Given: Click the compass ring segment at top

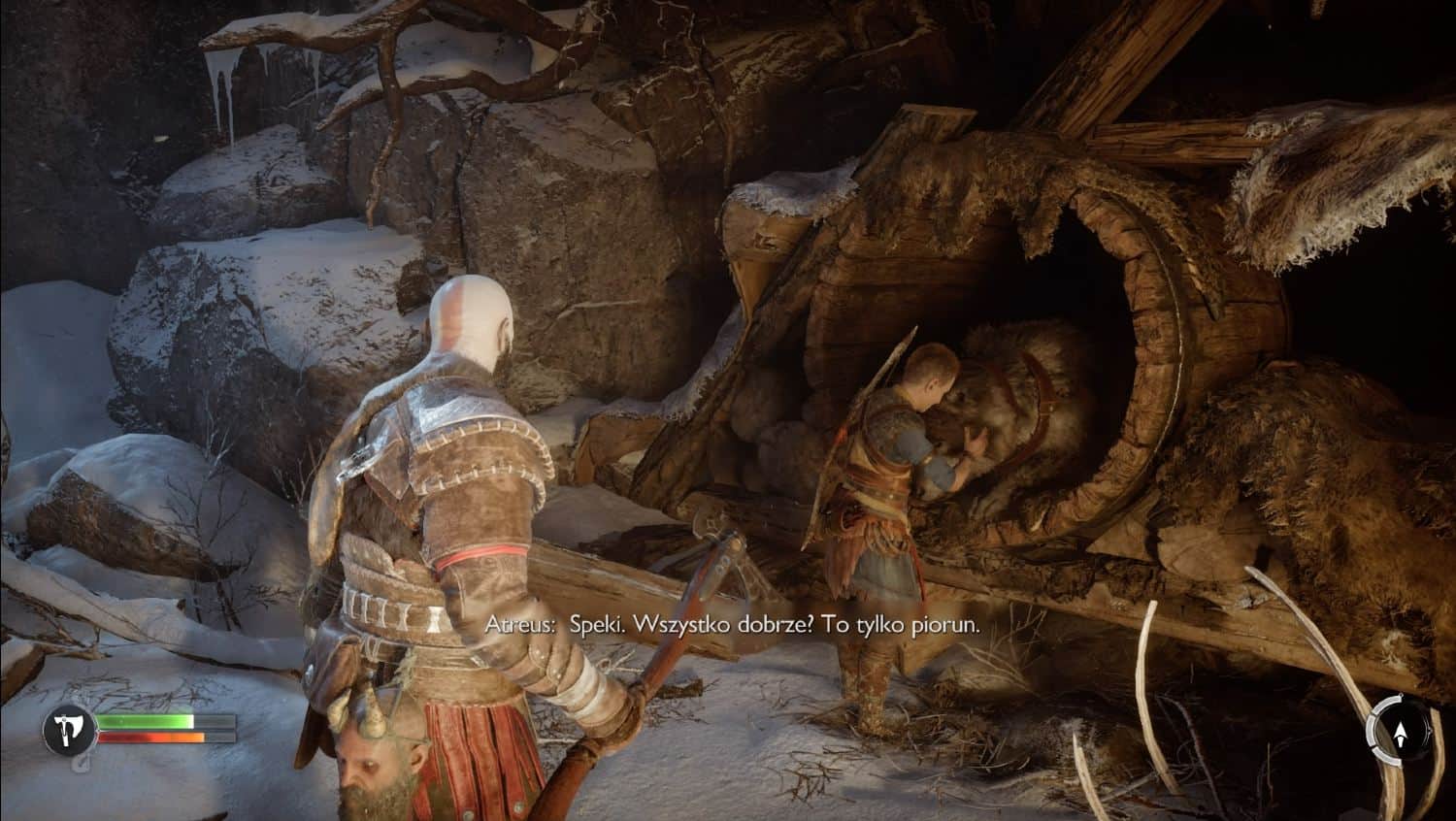Looking at the screenshot, I should coord(1386,698).
